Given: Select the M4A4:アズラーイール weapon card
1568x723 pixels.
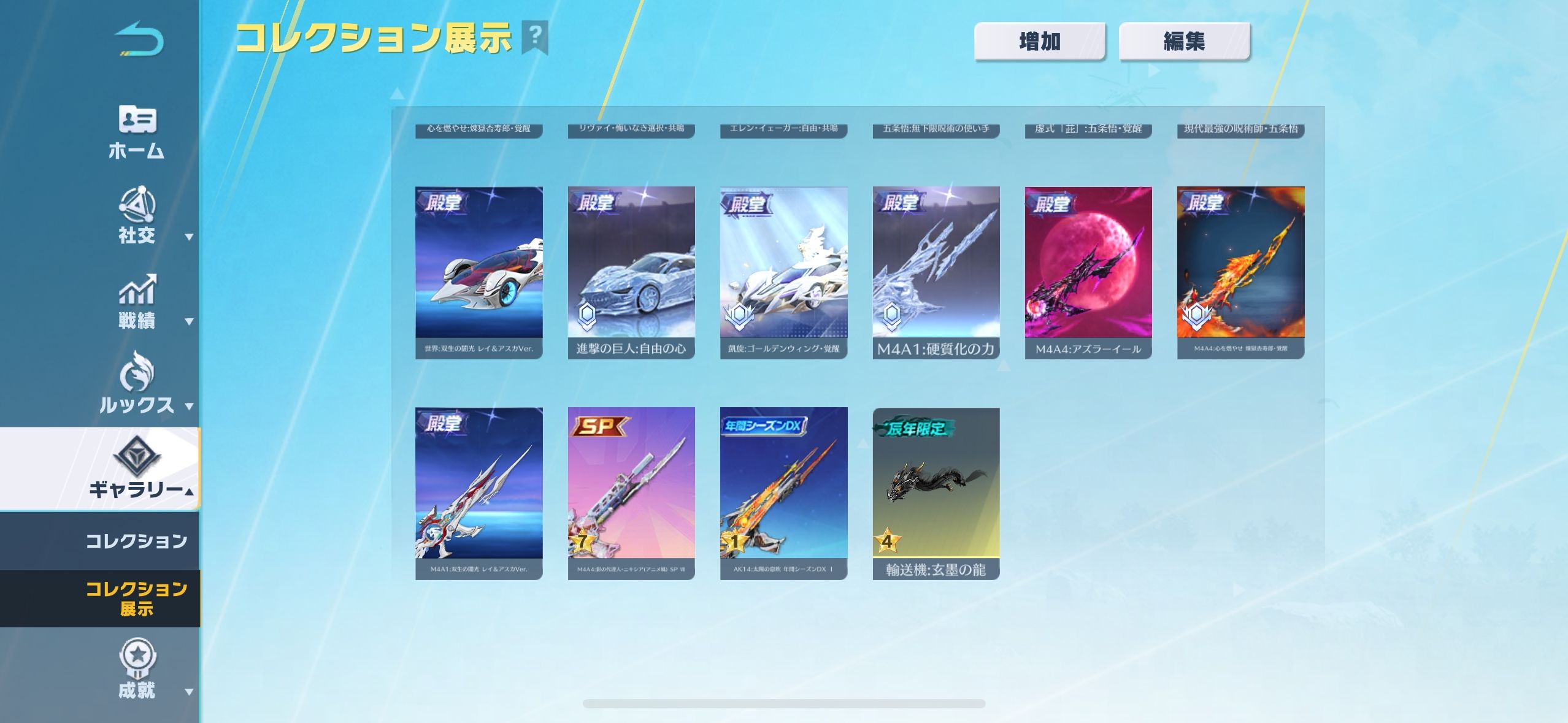Looking at the screenshot, I should point(1088,272).
